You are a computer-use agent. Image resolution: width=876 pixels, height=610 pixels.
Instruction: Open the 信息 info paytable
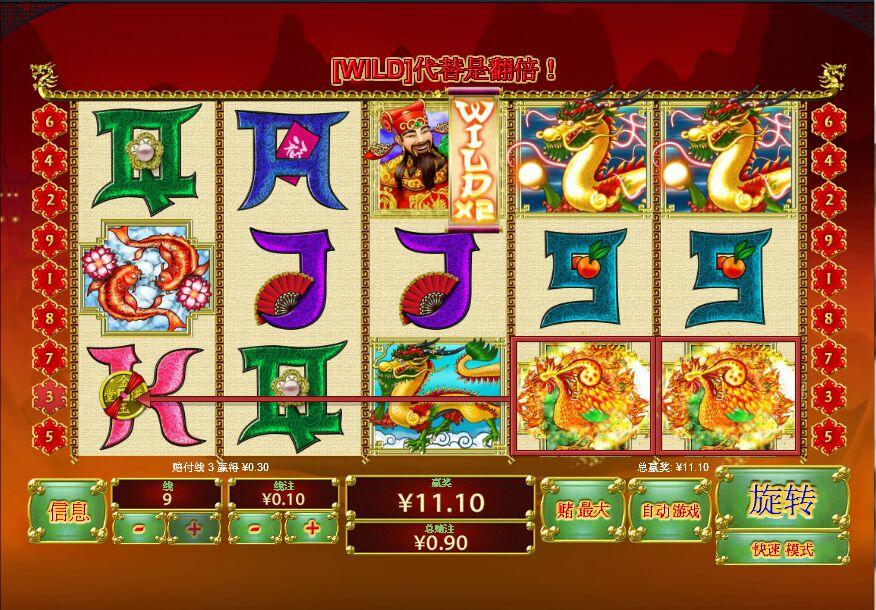tap(67, 511)
